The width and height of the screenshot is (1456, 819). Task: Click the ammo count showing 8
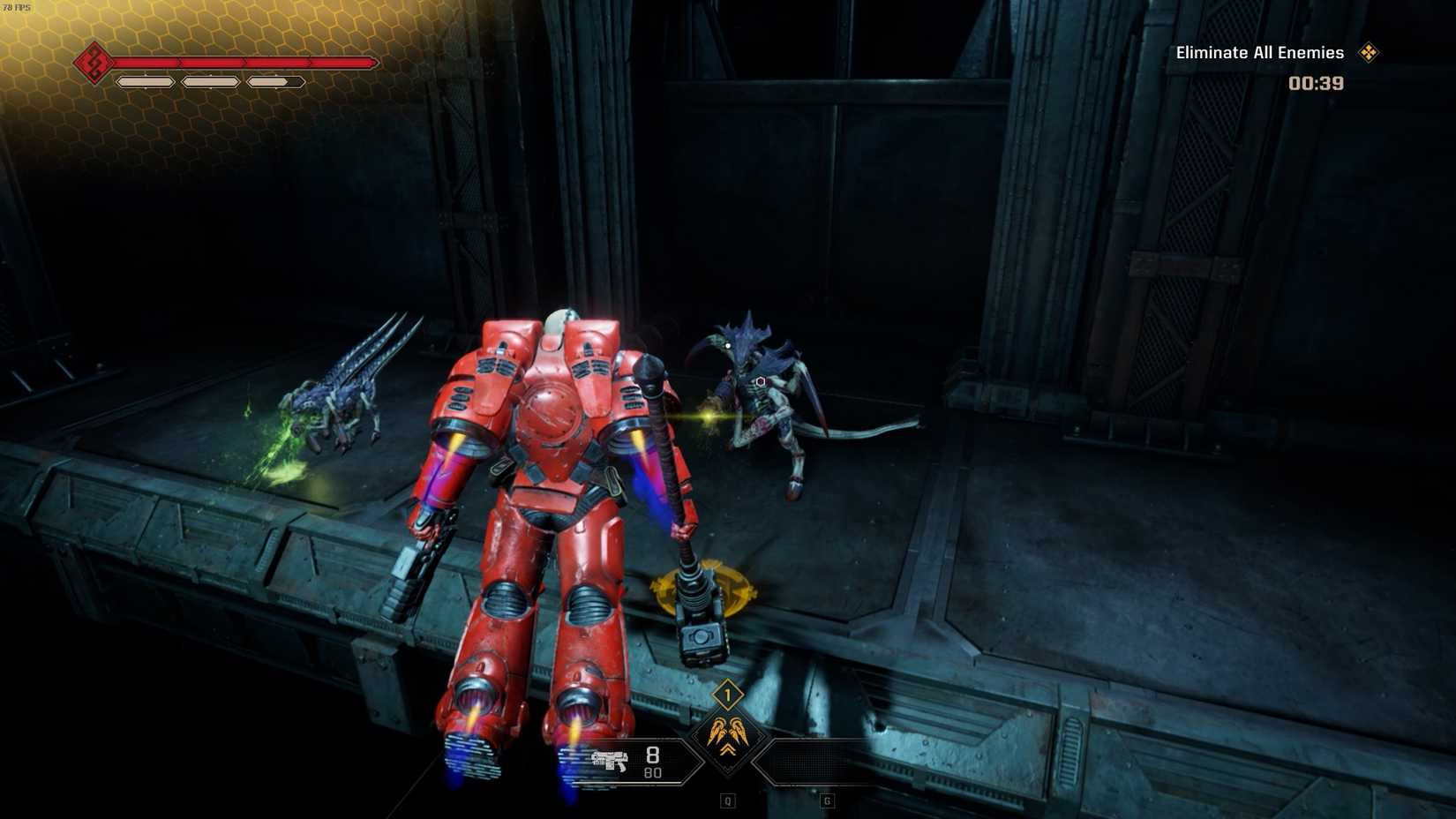652,756
